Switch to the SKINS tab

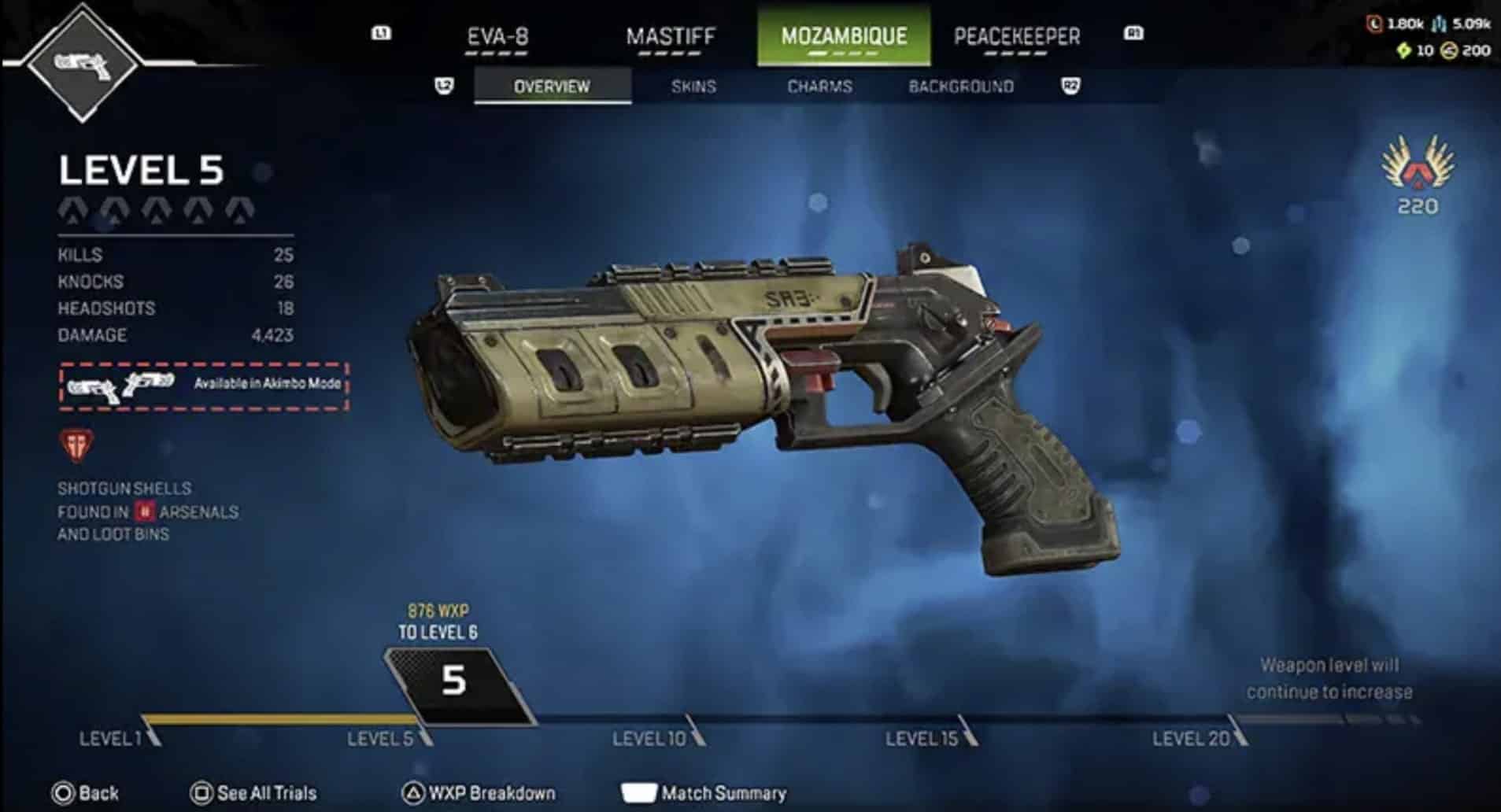coord(693,87)
